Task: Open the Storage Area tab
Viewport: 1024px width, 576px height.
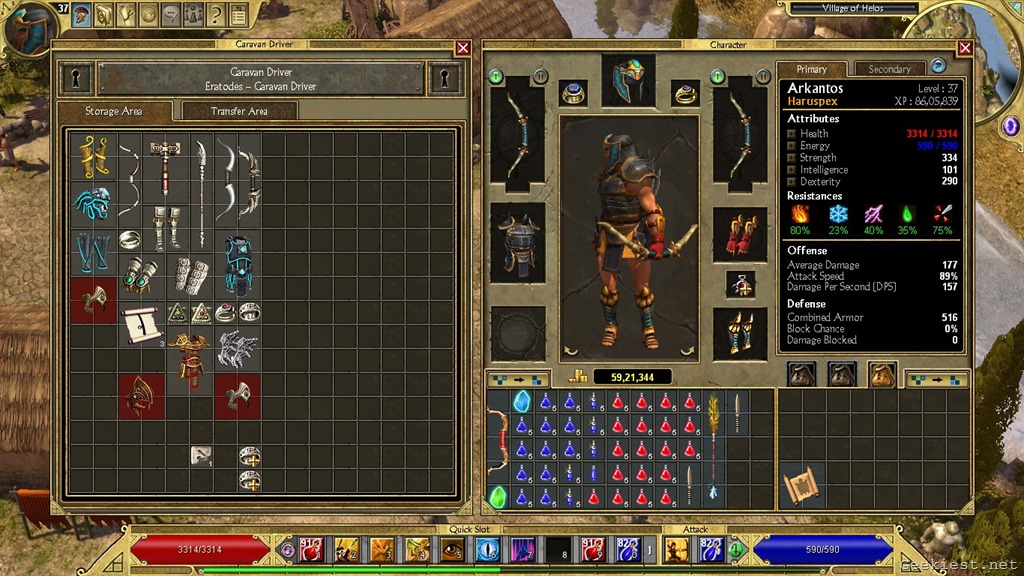Action: pyautogui.click(x=113, y=111)
